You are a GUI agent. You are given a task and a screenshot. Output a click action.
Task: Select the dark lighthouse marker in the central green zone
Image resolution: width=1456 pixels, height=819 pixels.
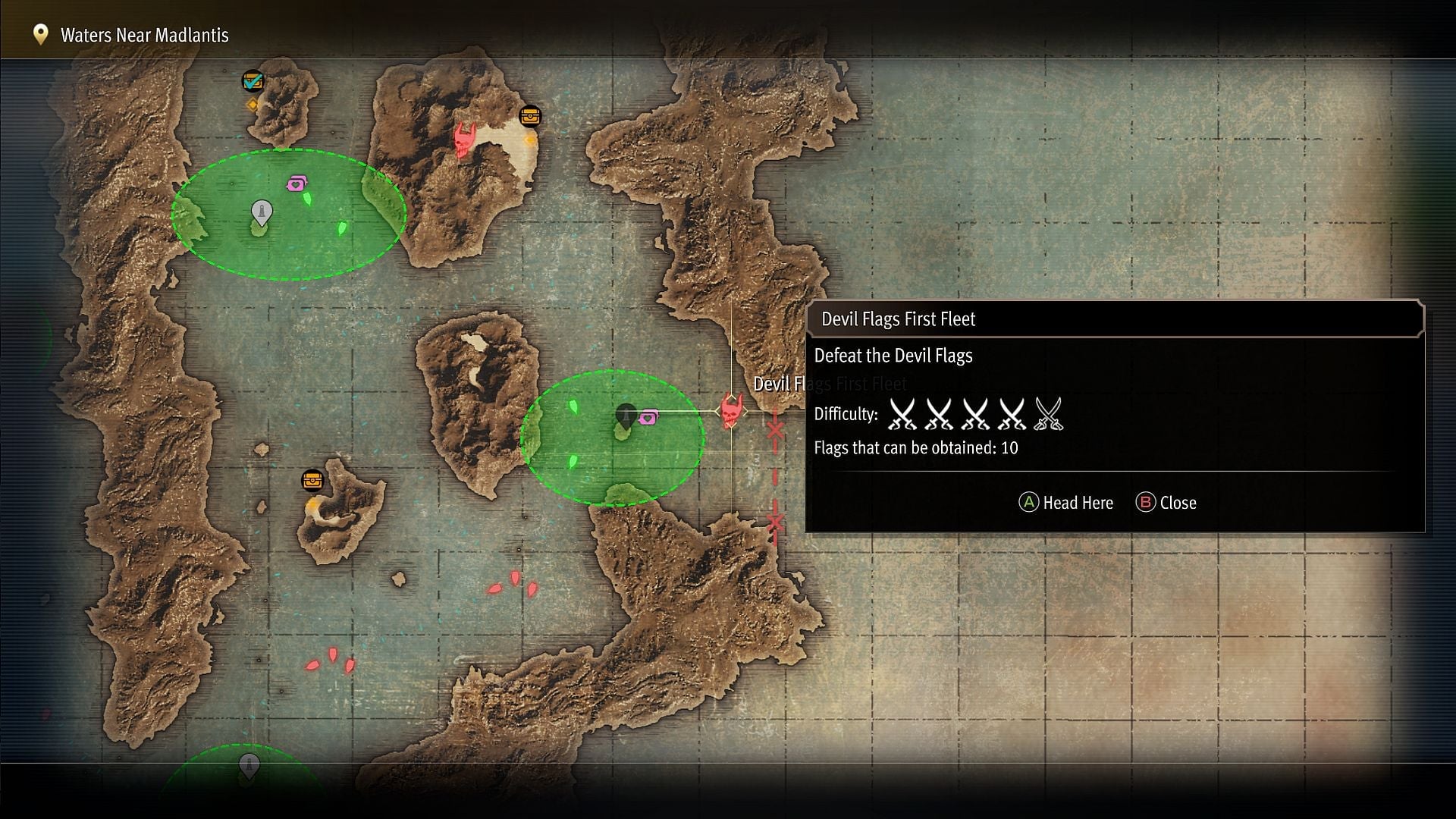coord(626,415)
